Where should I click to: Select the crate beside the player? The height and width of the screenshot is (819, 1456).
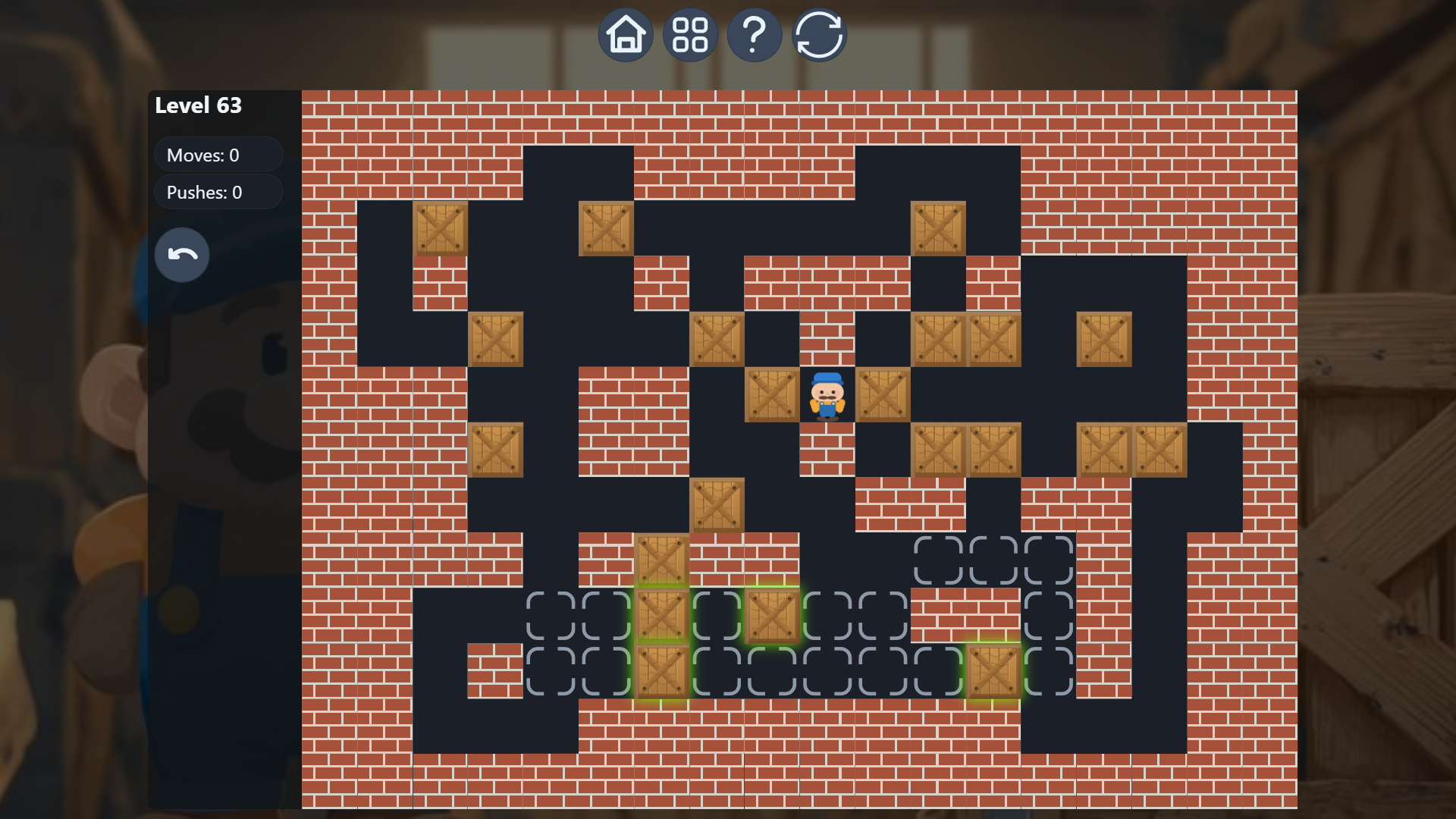(771, 394)
